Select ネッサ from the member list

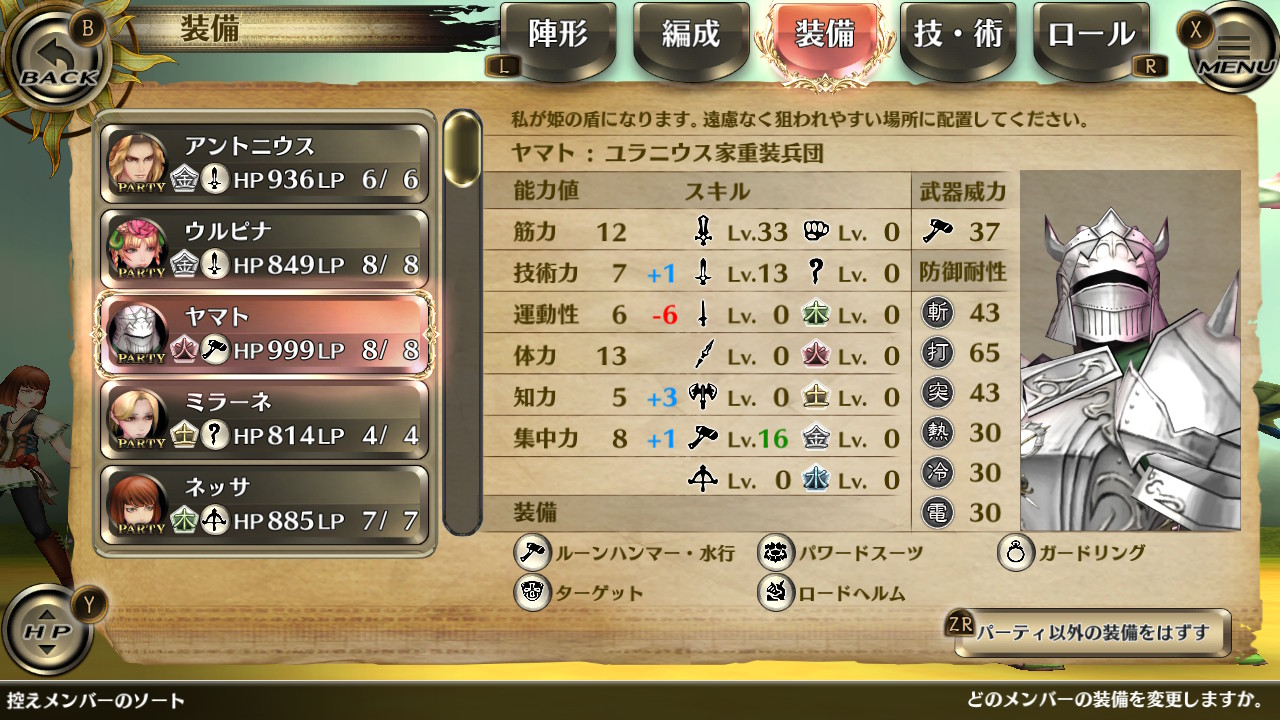(265, 505)
